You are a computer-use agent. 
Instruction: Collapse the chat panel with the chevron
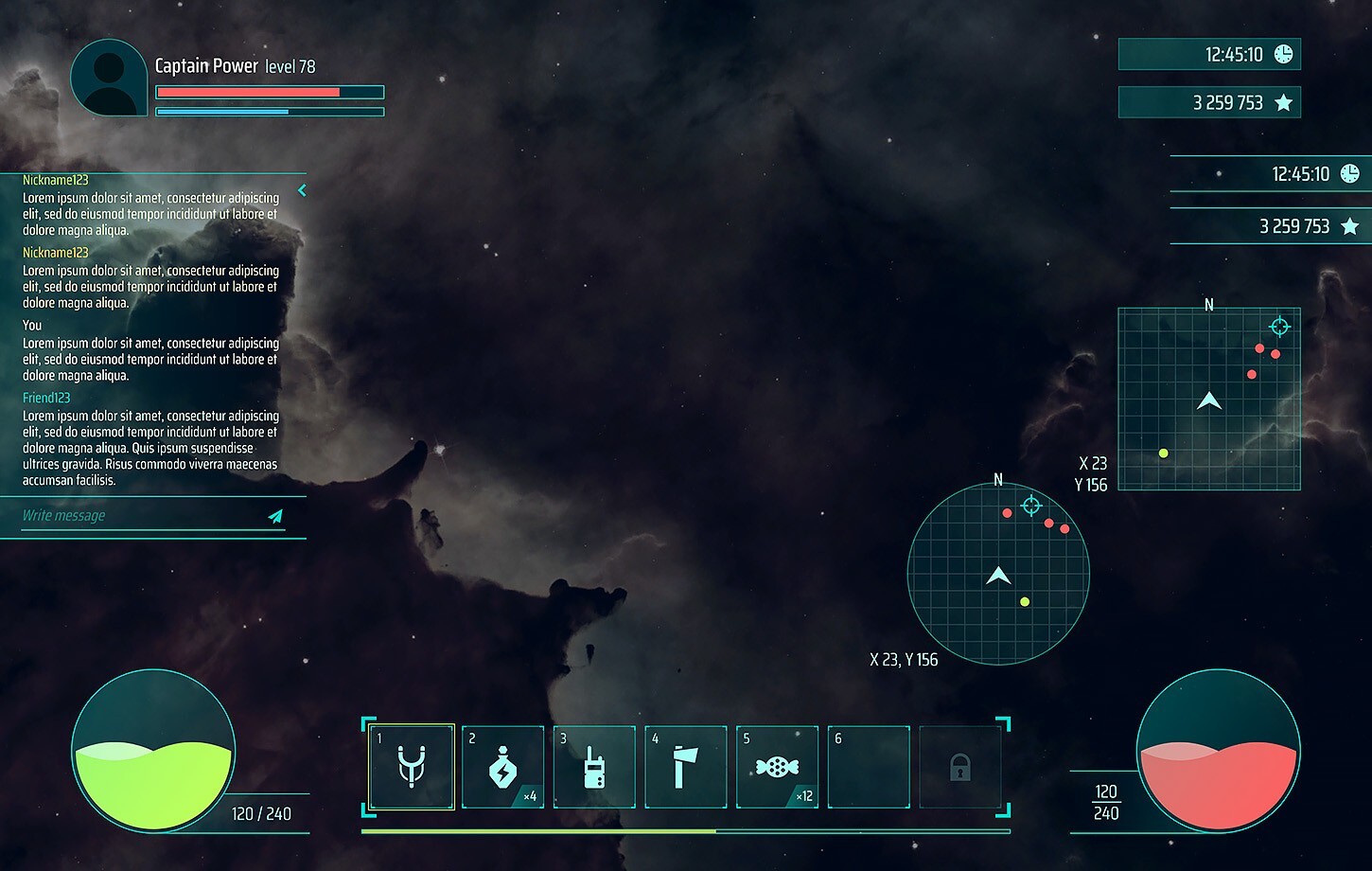[x=302, y=190]
